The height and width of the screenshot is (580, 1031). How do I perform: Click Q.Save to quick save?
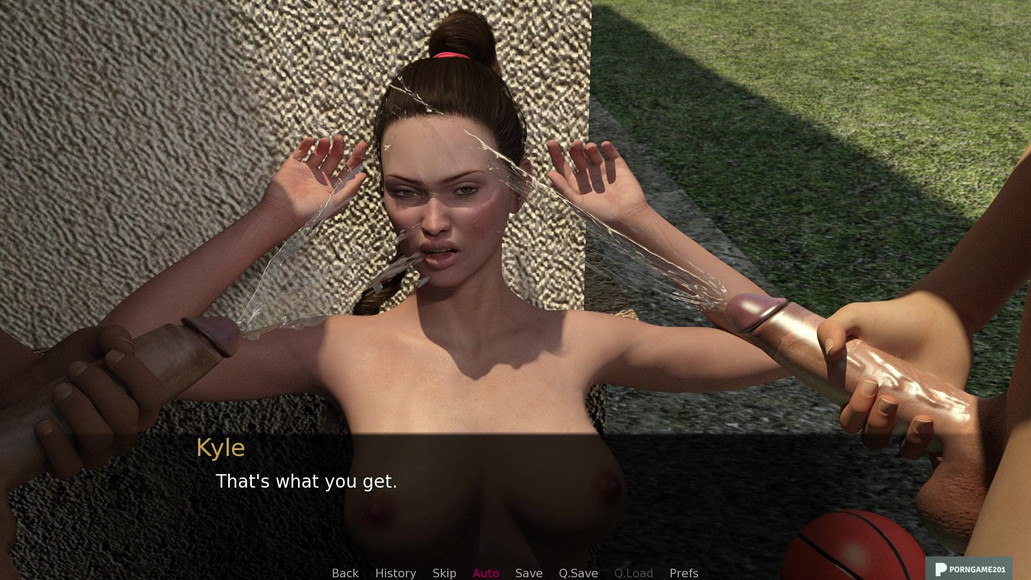tap(578, 573)
